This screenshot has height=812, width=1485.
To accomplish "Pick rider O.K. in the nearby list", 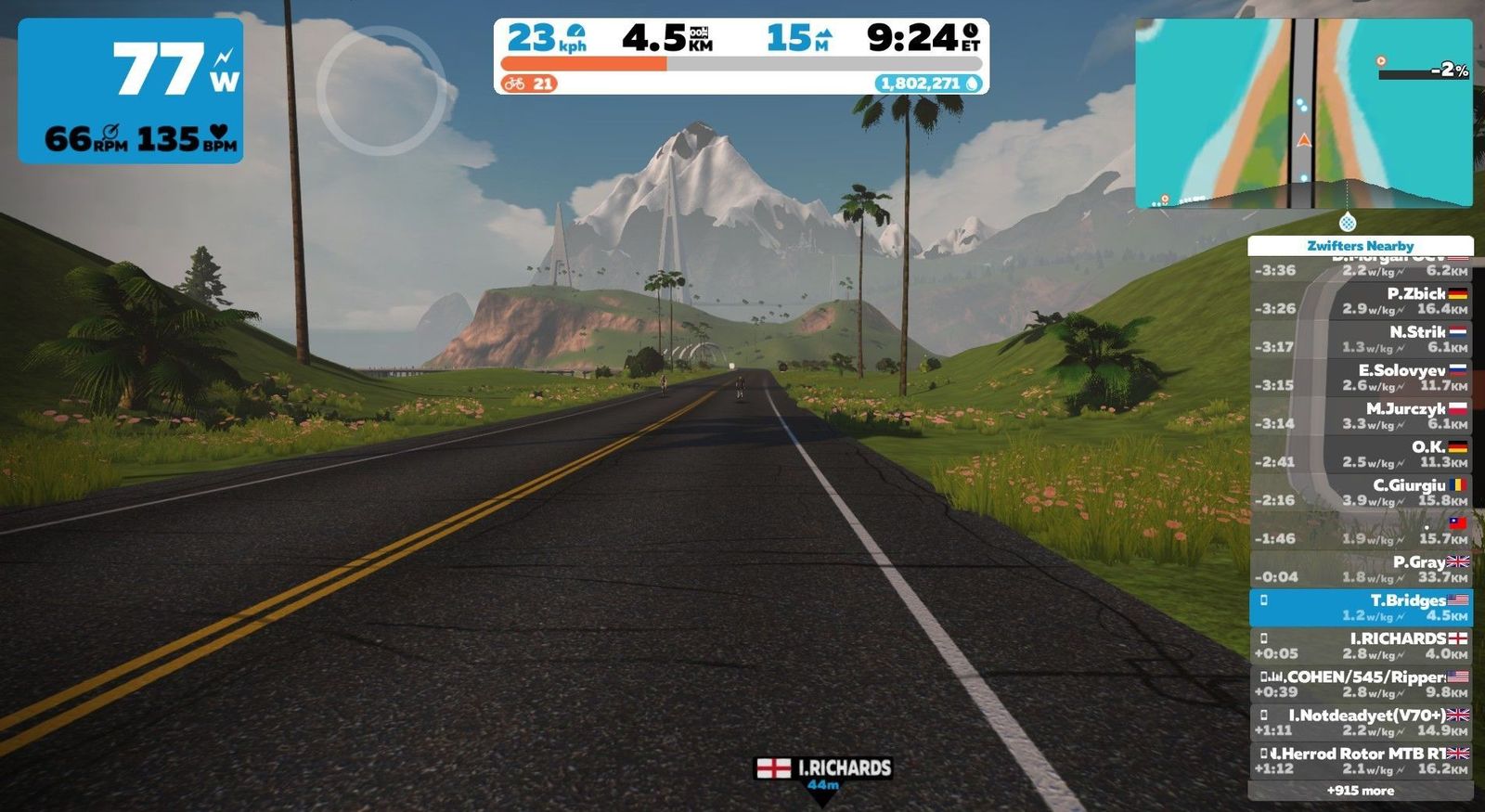I will tap(1360, 454).
